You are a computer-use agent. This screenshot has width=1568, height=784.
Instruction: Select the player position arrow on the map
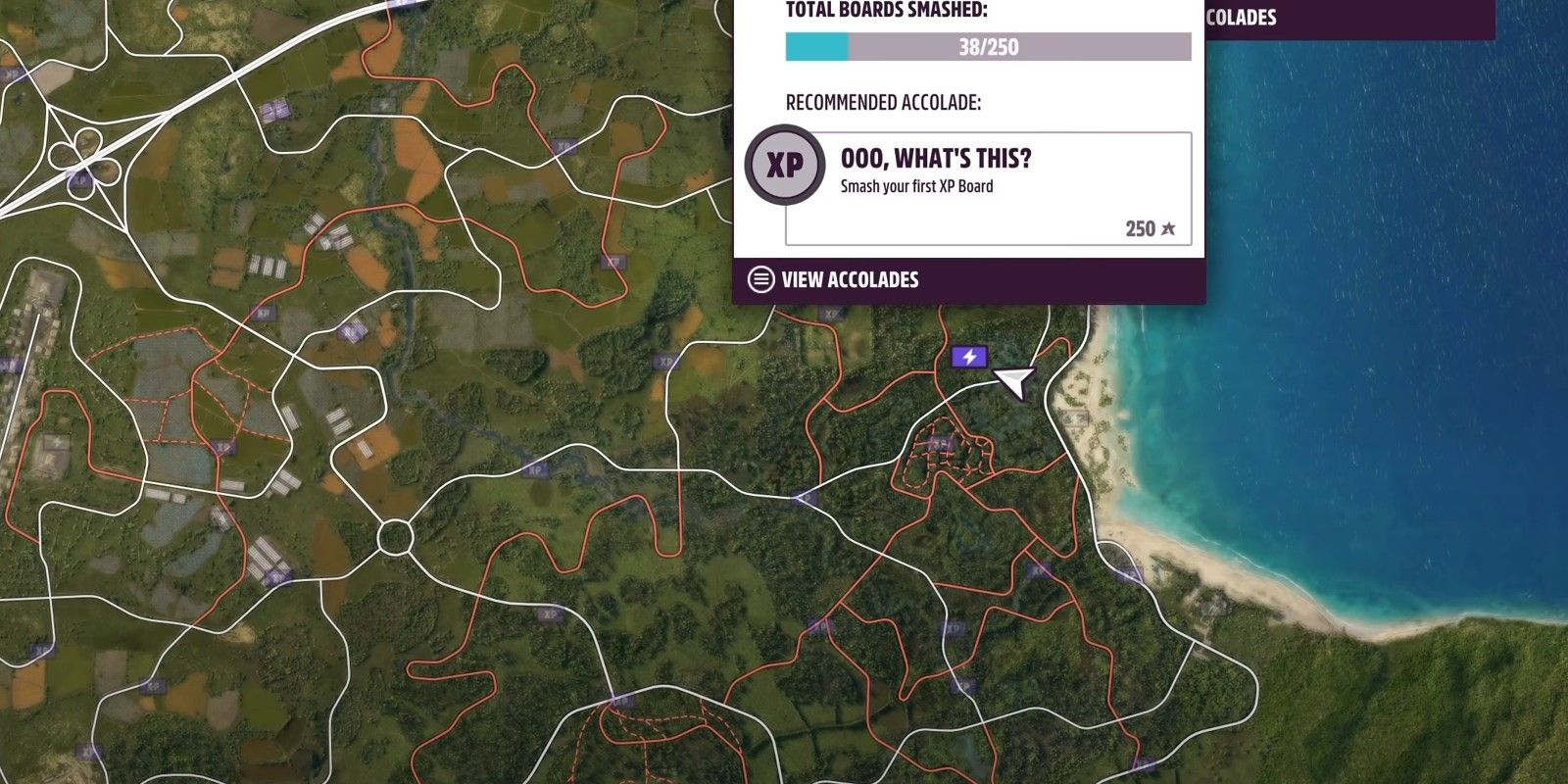1014,382
